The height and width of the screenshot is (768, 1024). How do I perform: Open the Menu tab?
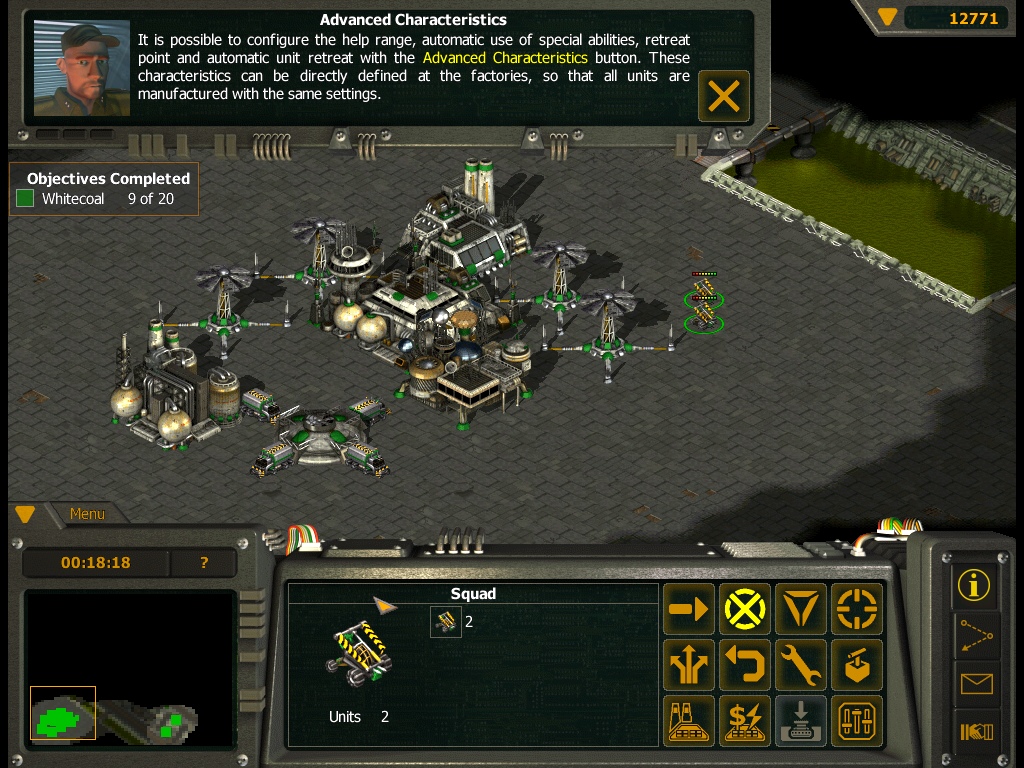click(x=87, y=514)
